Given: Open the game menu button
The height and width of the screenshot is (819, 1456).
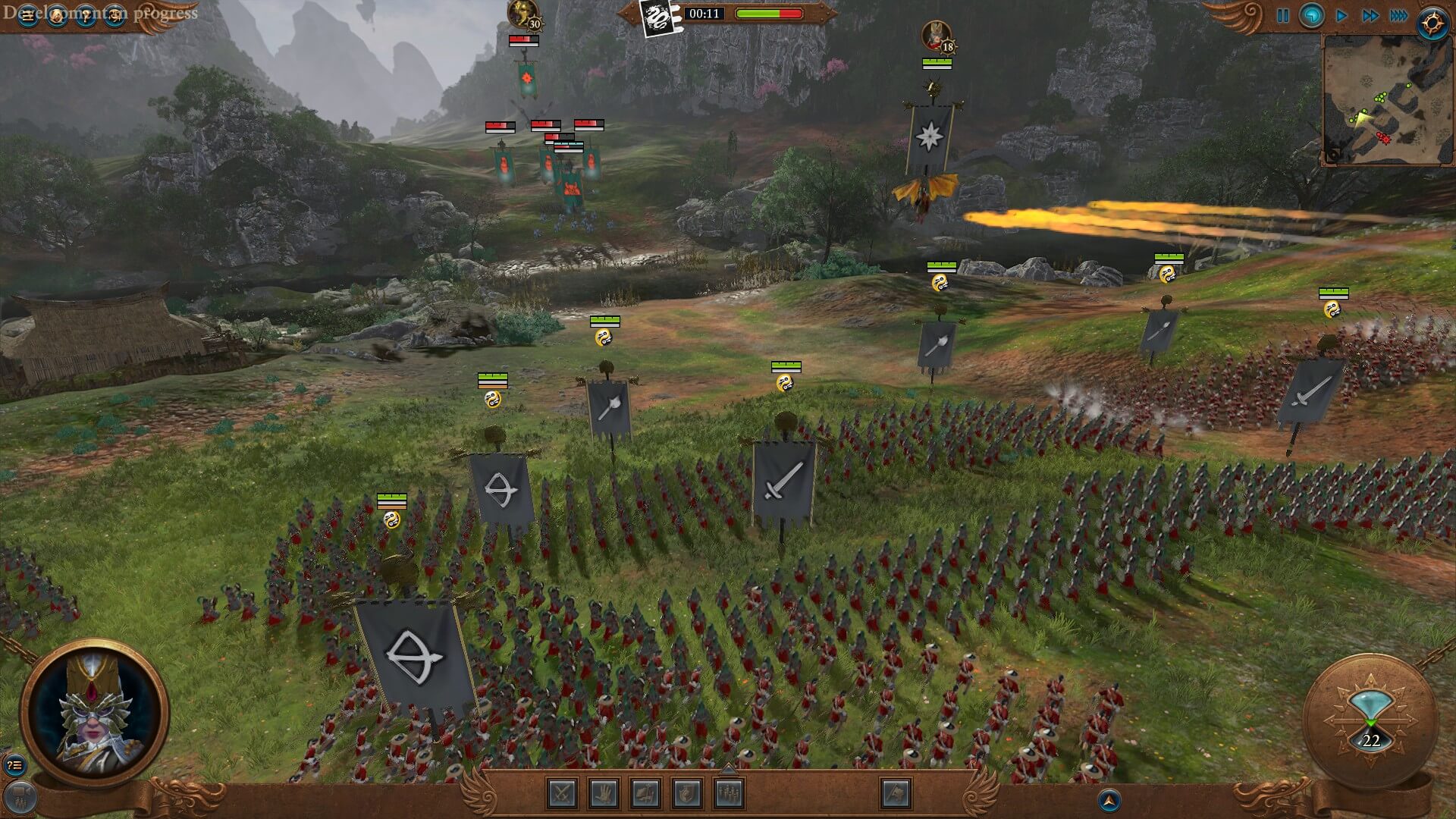Looking at the screenshot, I should pyautogui.click(x=27, y=15).
